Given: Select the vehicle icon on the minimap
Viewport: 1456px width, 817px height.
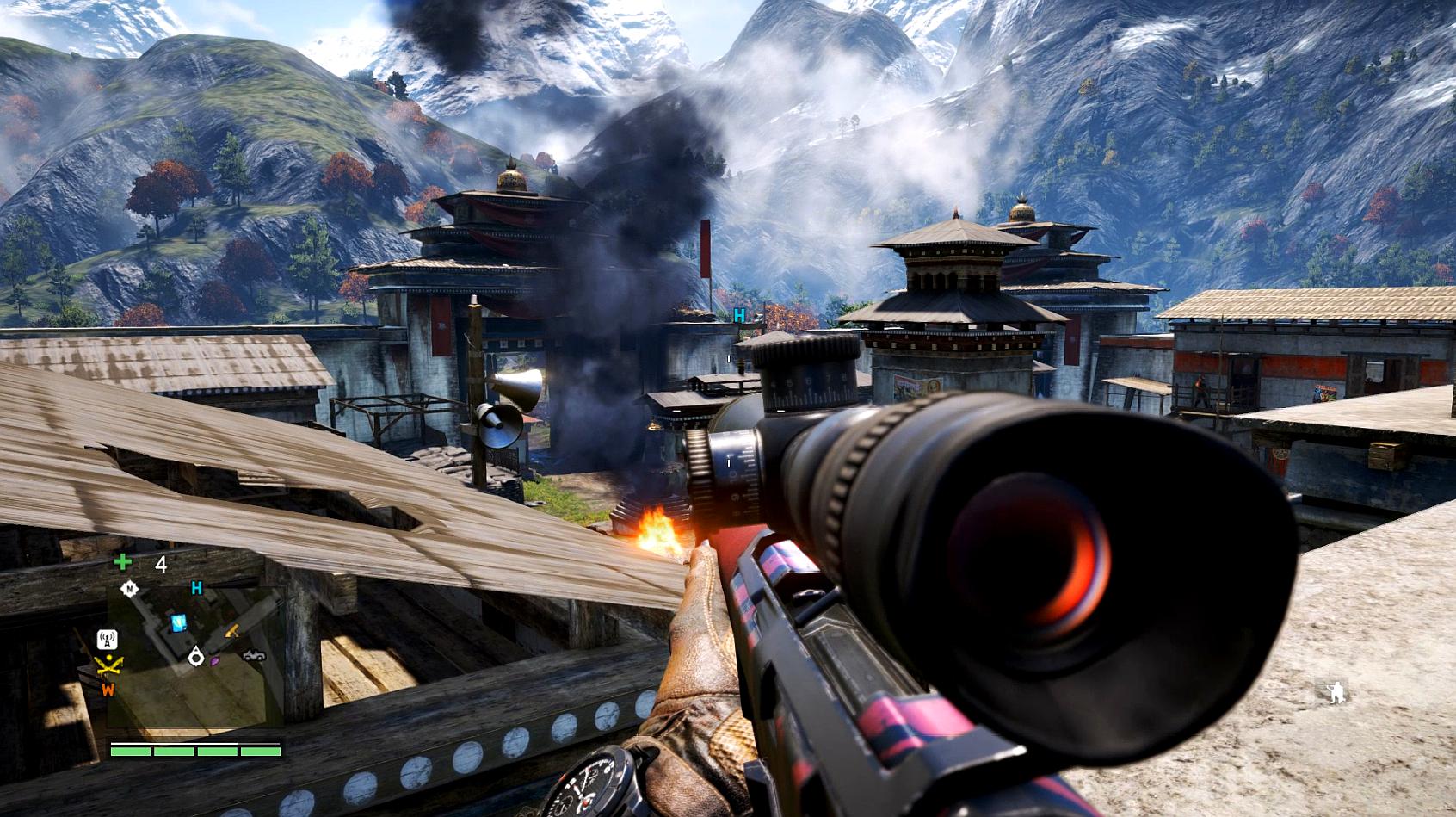Looking at the screenshot, I should click(x=254, y=655).
